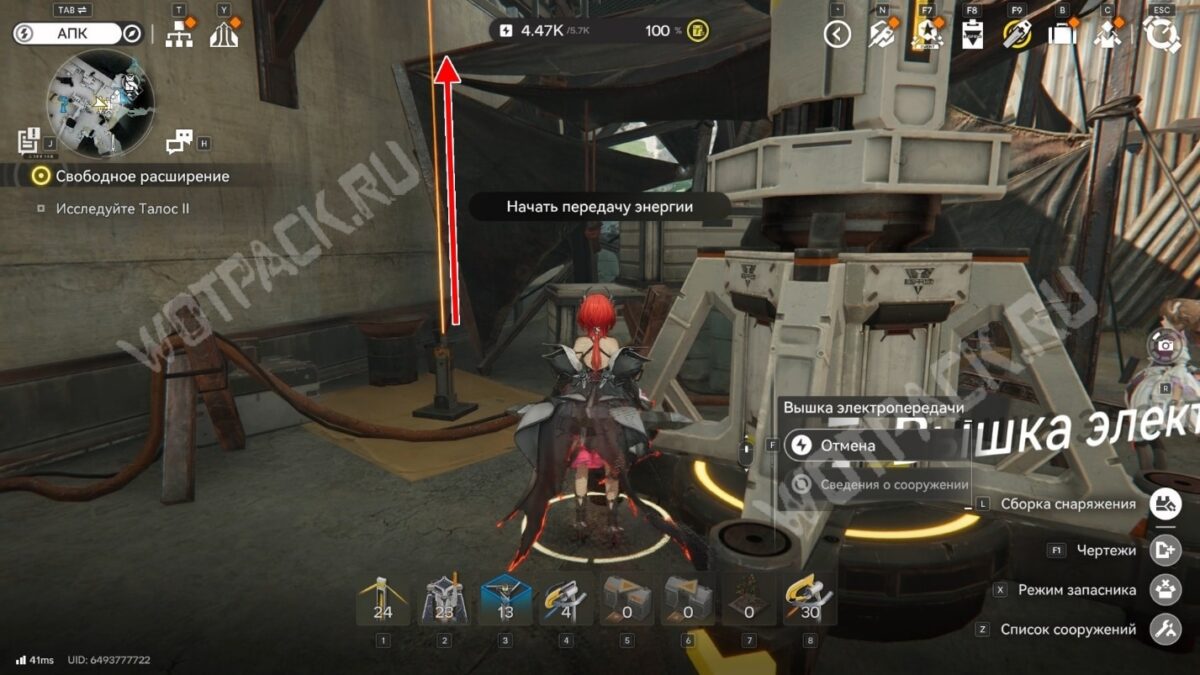The height and width of the screenshot is (675, 1200).
Task: Click the three-arrows upgrade icon
Action: coord(223,34)
